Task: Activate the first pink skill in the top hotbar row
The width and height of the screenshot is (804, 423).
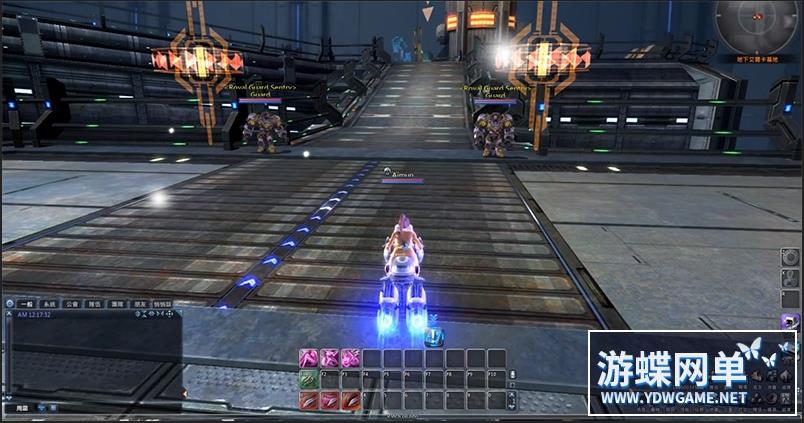Action: tap(308, 359)
